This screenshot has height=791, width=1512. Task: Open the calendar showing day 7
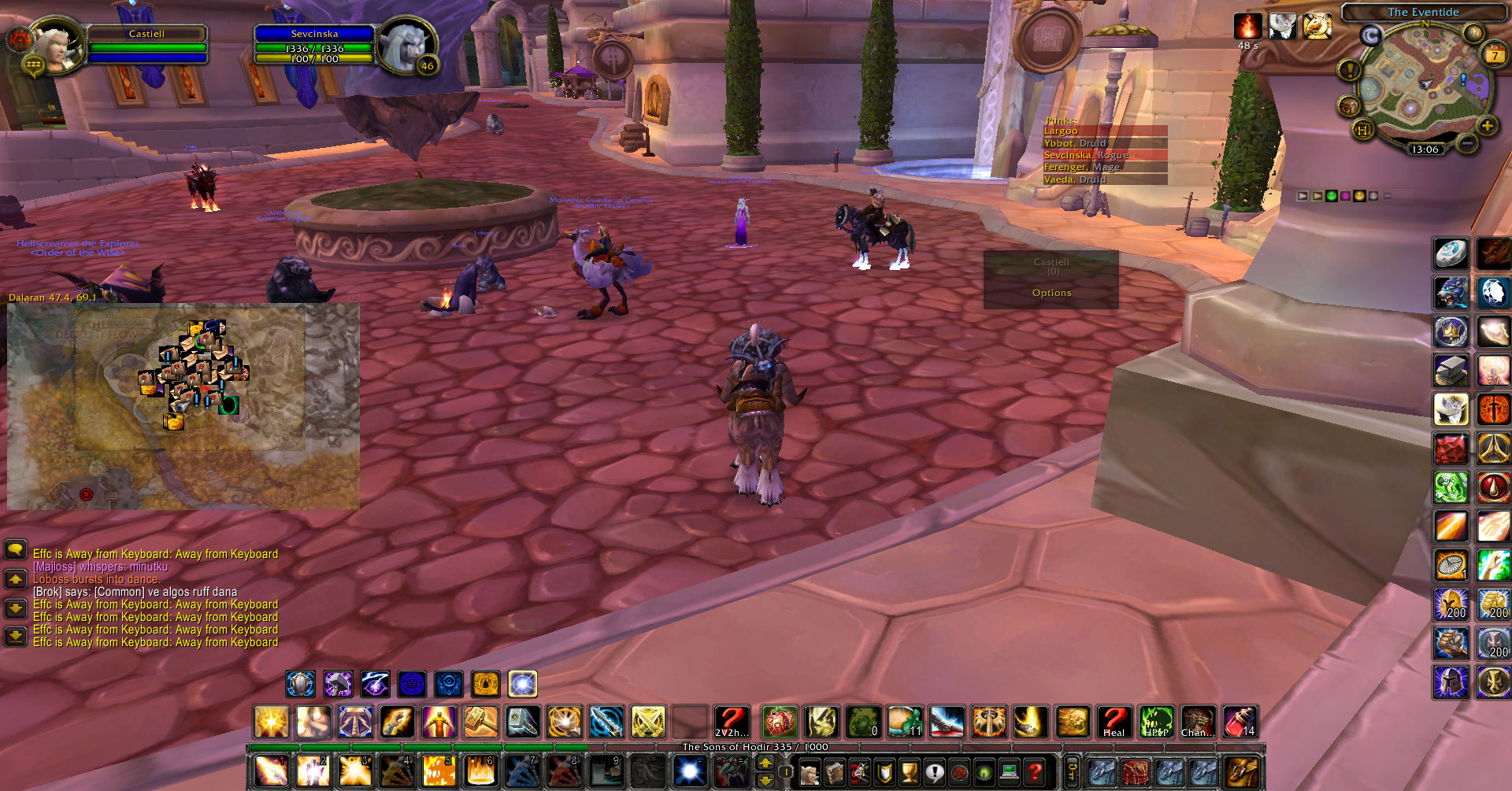coord(1494,55)
